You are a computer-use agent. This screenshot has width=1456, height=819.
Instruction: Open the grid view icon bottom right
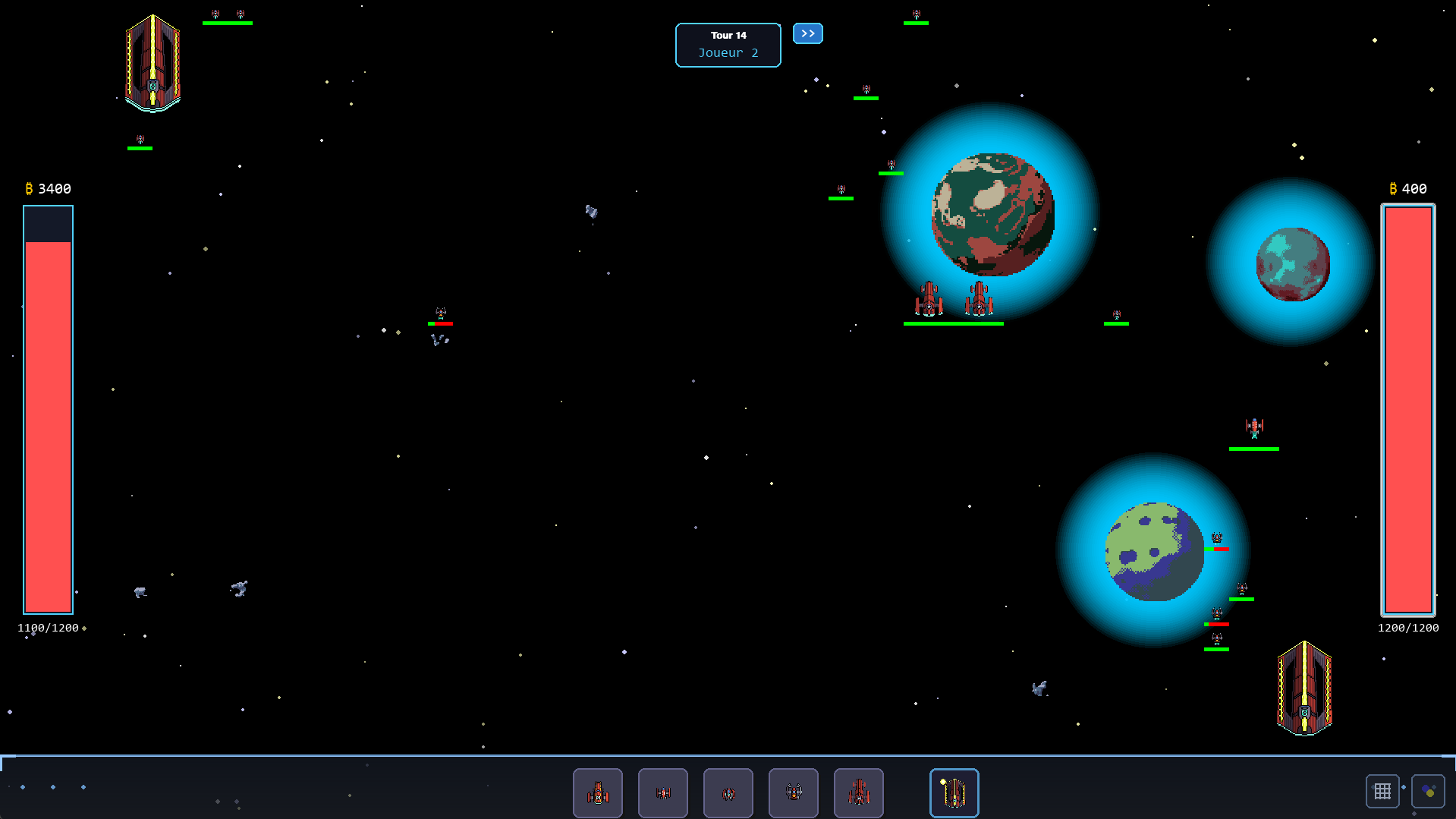click(x=1382, y=790)
